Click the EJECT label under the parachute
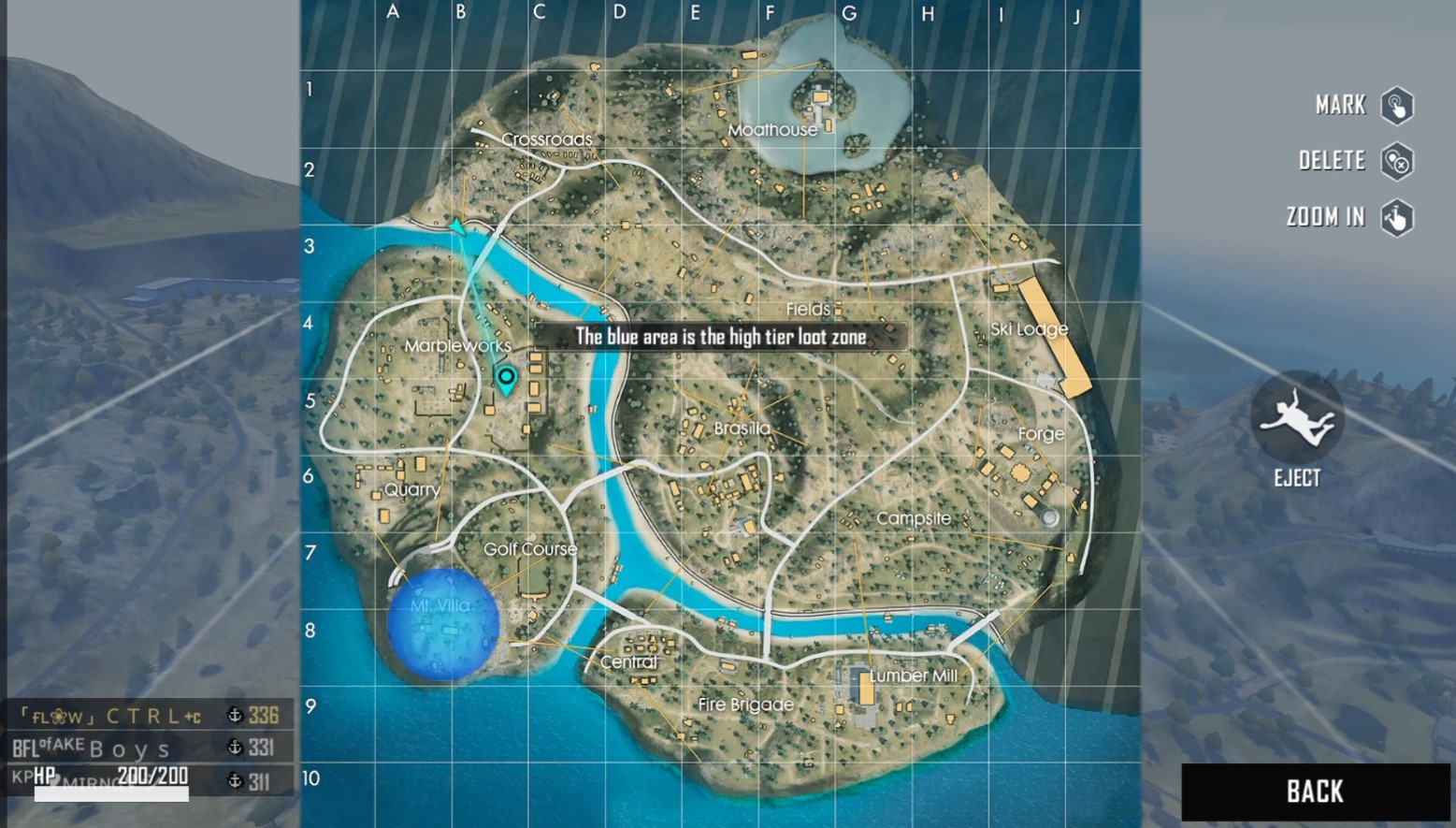The image size is (1456, 828). pyautogui.click(x=1297, y=478)
